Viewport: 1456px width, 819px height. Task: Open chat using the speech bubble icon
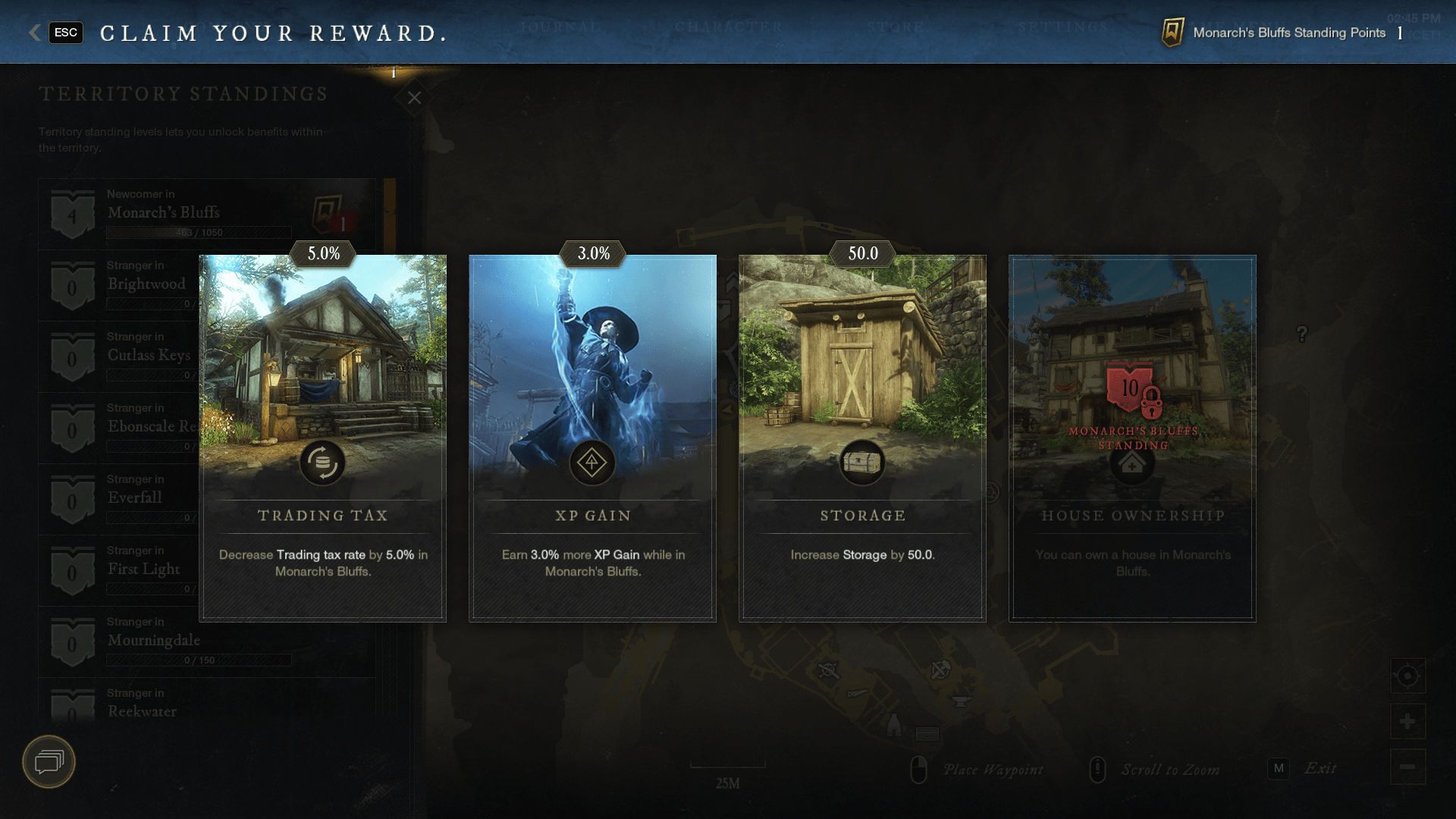tap(48, 762)
